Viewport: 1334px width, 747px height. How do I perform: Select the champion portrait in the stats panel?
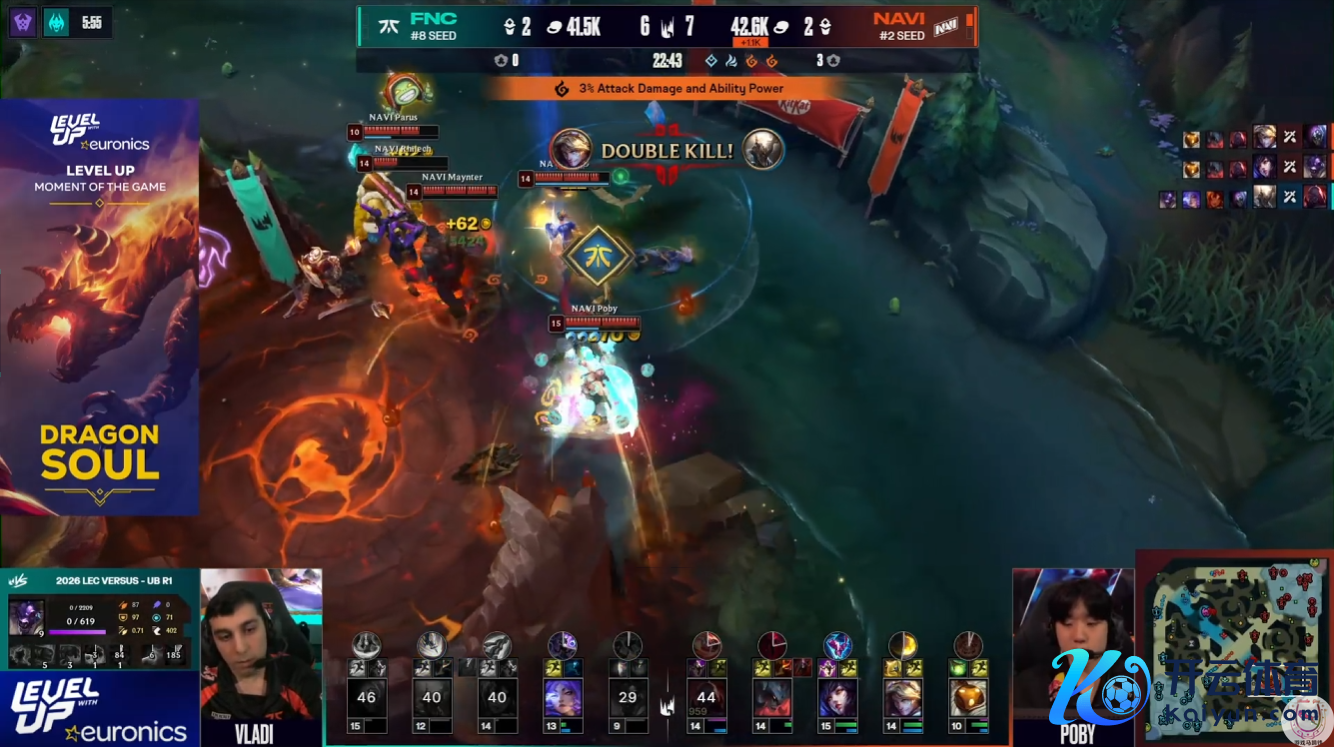pyautogui.click(x=24, y=618)
